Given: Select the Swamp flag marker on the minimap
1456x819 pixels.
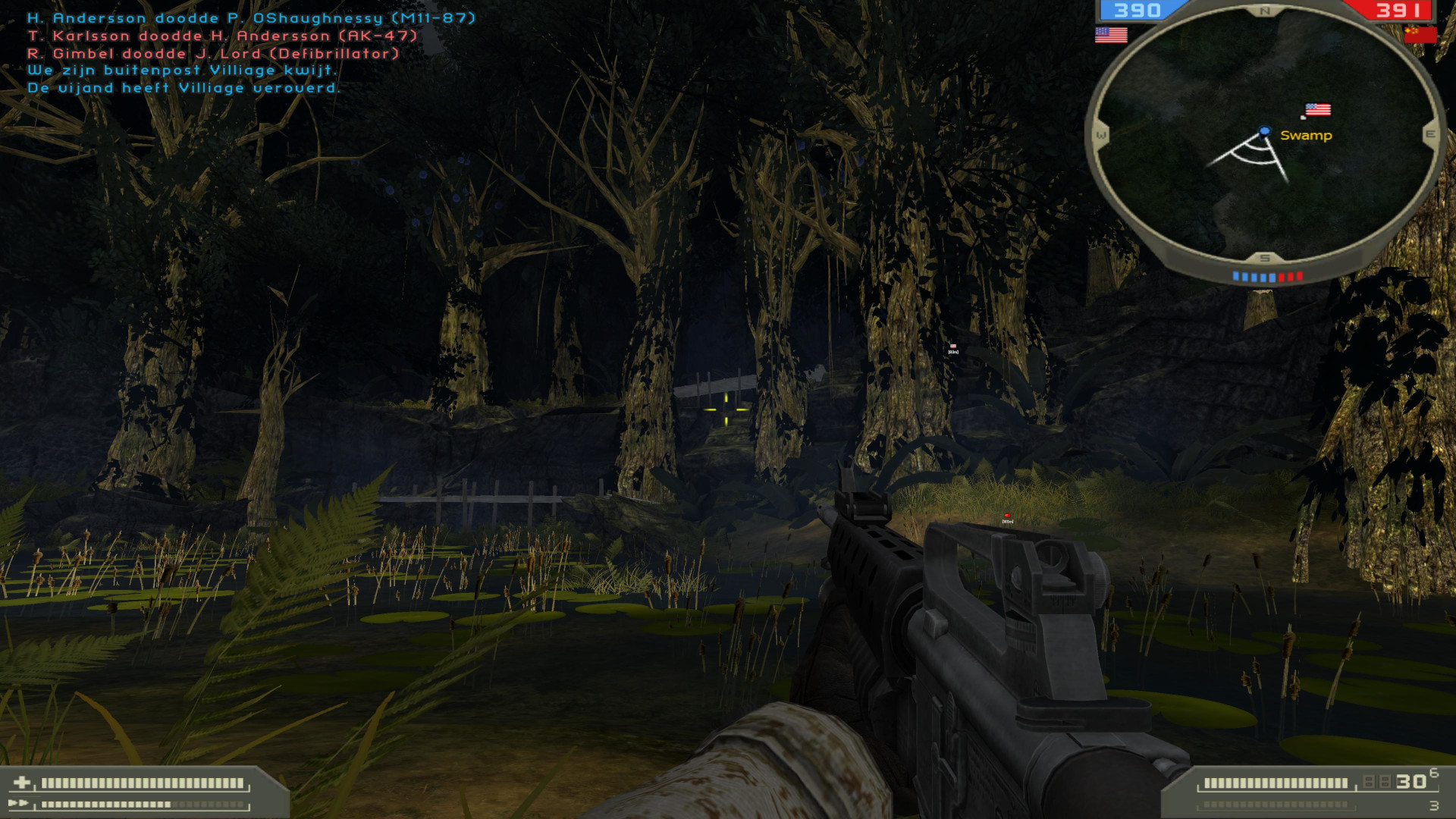Looking at the screenshot, I should [x=1317, y=108].
